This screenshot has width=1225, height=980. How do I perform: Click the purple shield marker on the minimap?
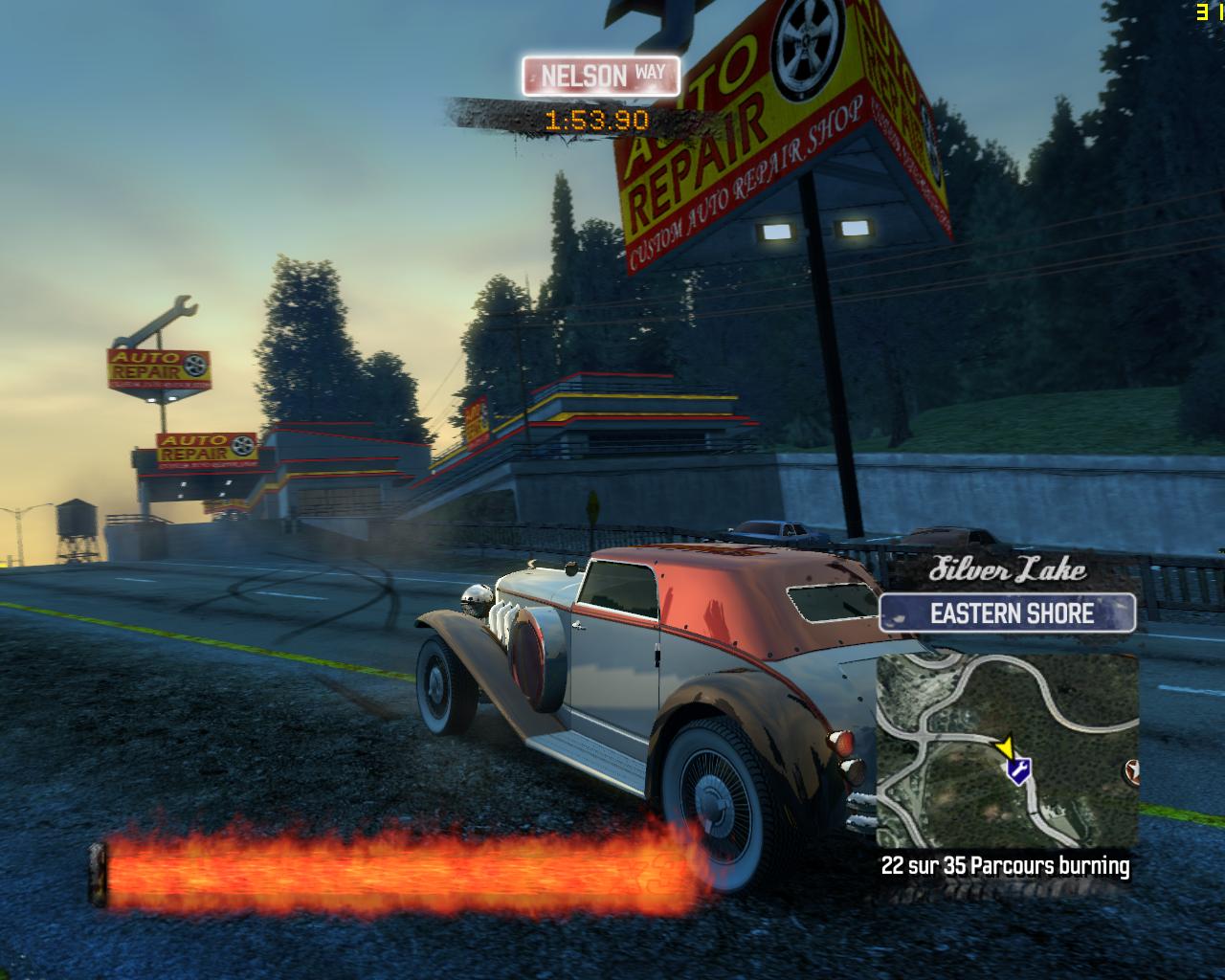coord(1018,770)
